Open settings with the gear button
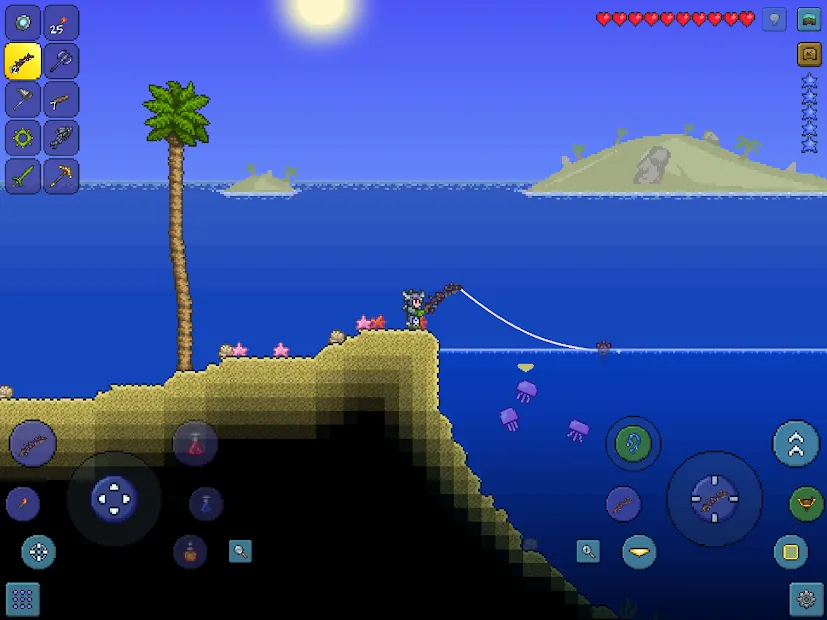The image size is (827, 620). tap(806, 599)
